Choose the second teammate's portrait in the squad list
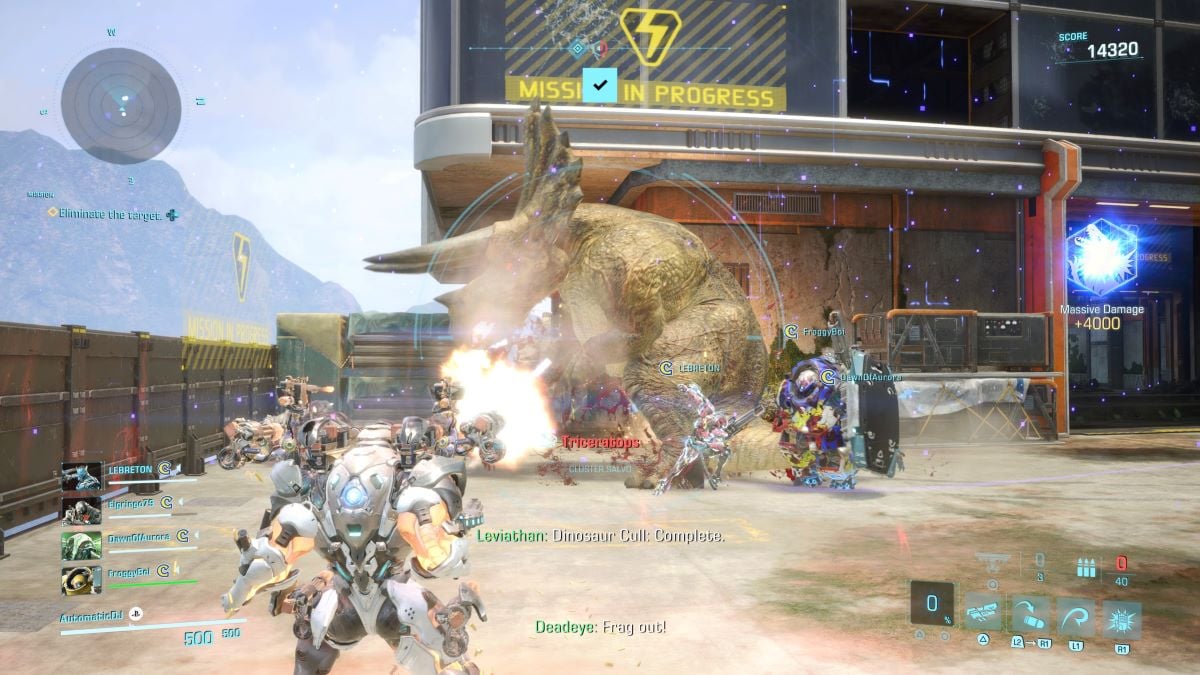Screen dimensions: 1200x675 point(81,511)
